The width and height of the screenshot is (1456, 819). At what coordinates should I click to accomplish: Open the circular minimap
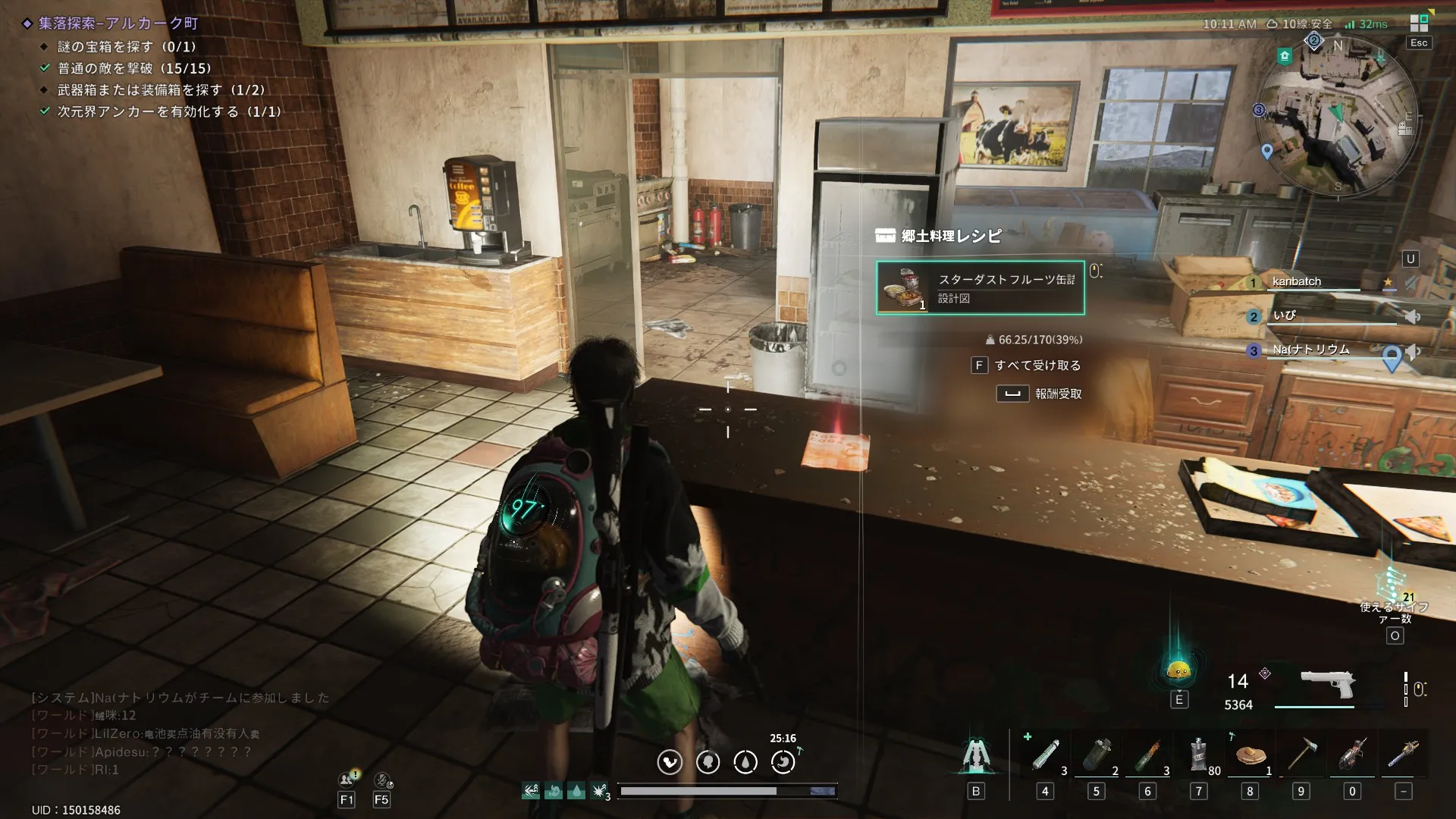click(x=1336, y=119)
